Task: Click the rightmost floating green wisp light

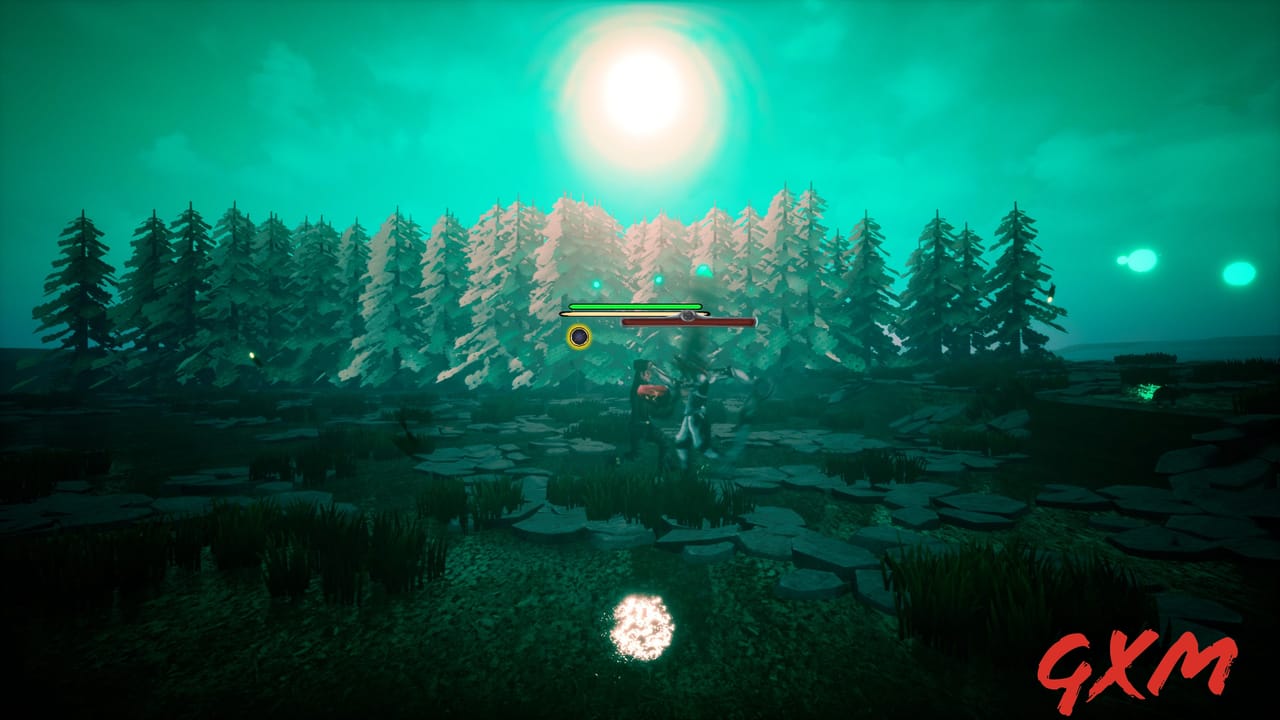Action: point(1238,275)
